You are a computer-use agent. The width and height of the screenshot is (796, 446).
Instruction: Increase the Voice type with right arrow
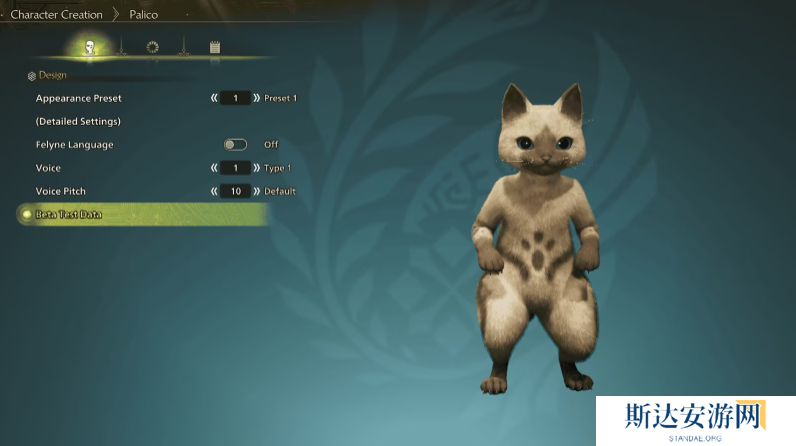pyautogui.click(x=257, y=167)
